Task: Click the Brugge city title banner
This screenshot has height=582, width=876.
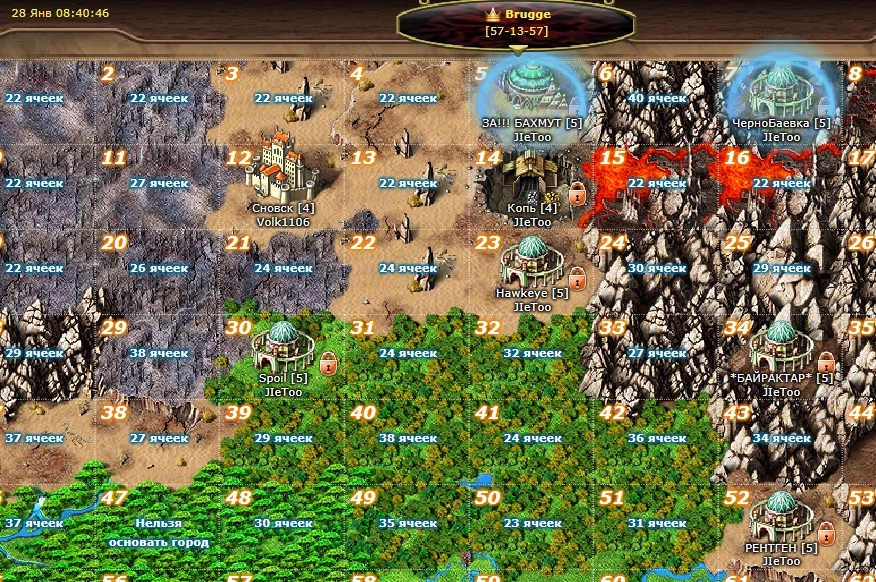Action: click(516, 22)
